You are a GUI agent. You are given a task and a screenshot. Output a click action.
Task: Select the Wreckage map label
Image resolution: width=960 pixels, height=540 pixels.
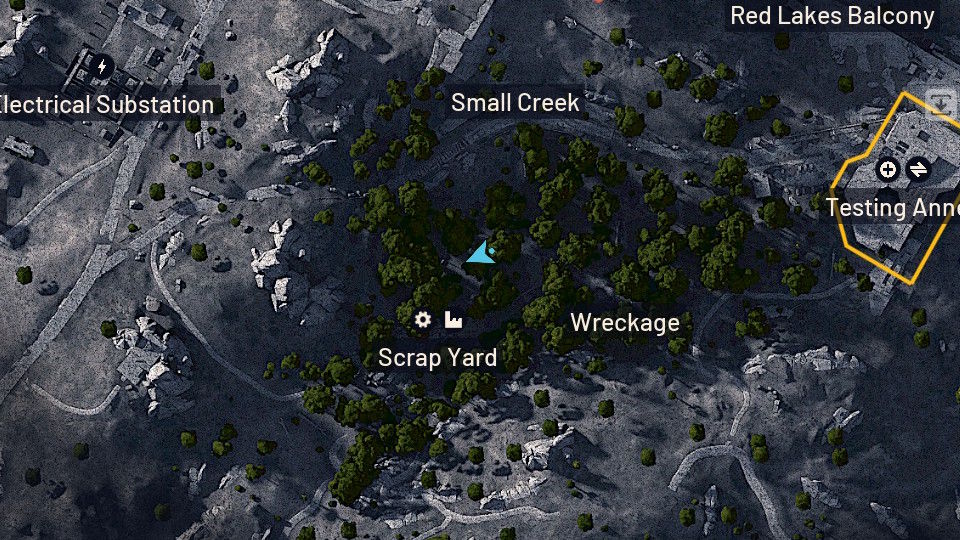click(624, 322)
